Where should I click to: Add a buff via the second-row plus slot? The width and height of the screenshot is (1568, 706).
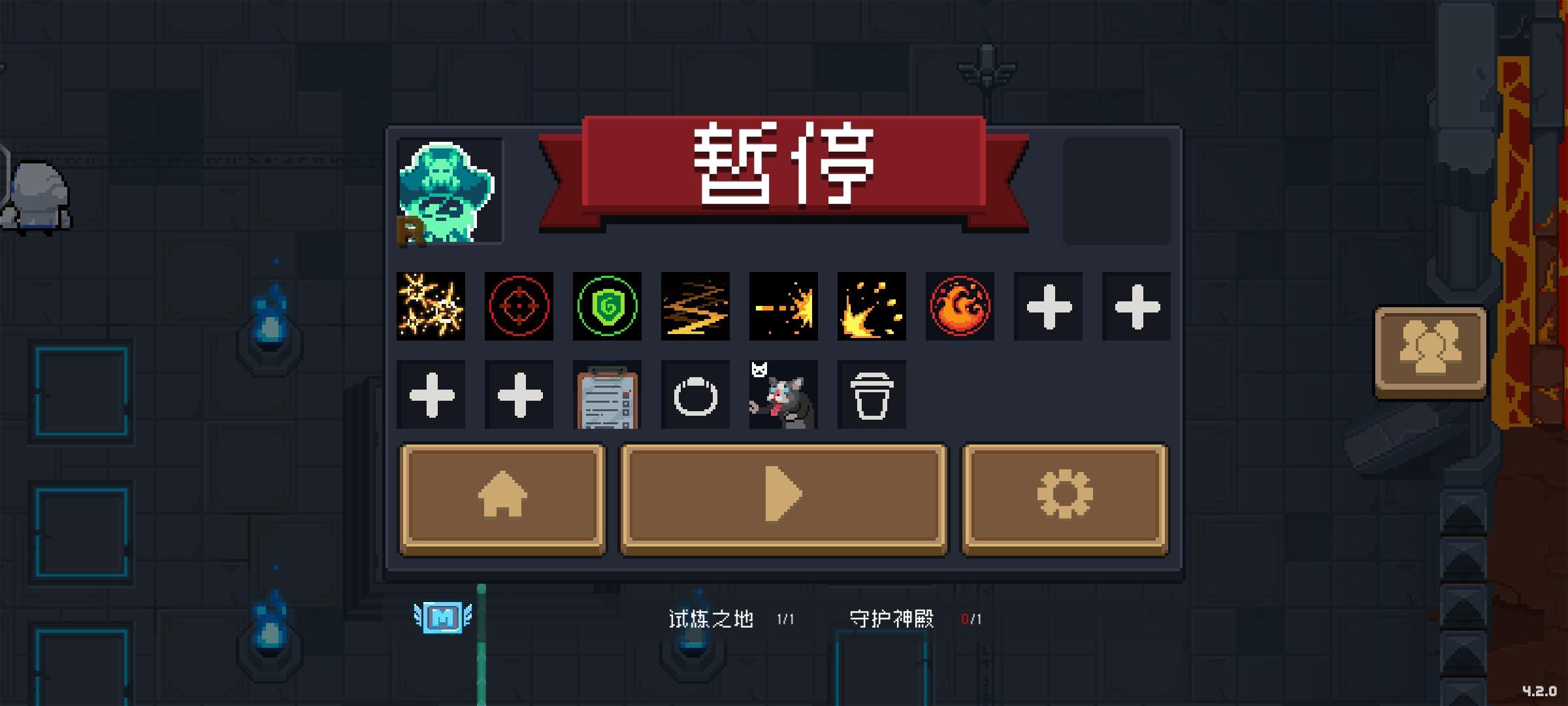coord(431,395)
